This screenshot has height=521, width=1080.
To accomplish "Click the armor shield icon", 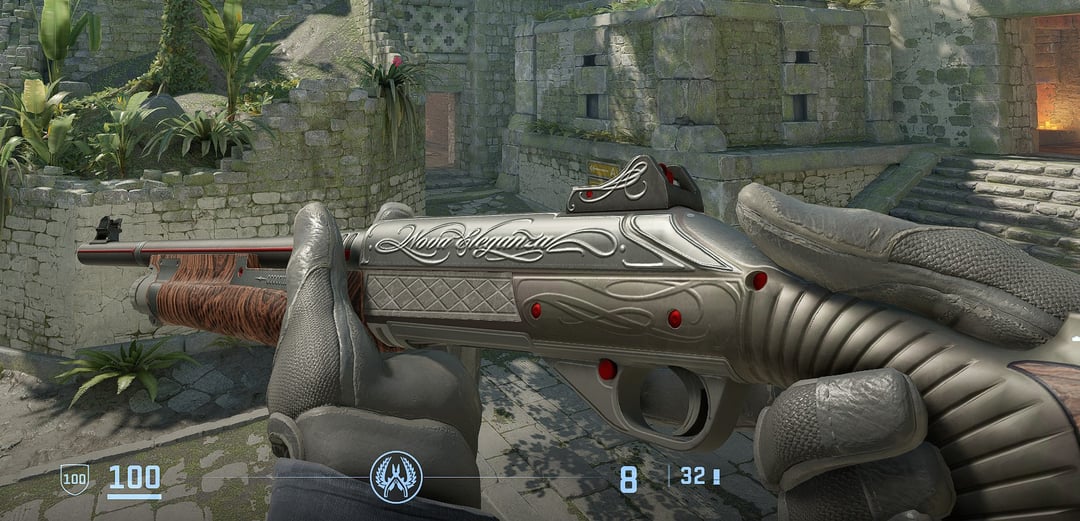I will coord(74,479).
